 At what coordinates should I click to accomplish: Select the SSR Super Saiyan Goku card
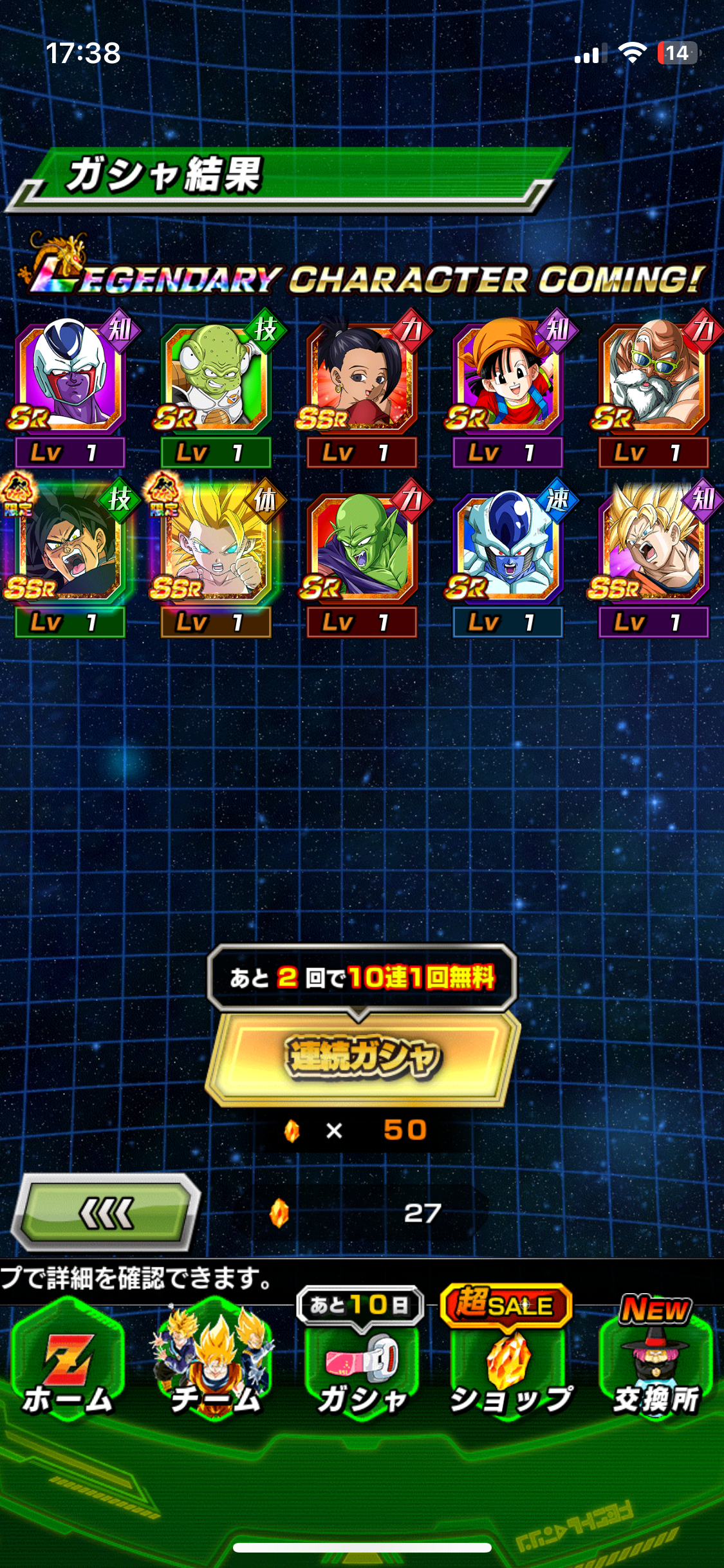(653, 548)
